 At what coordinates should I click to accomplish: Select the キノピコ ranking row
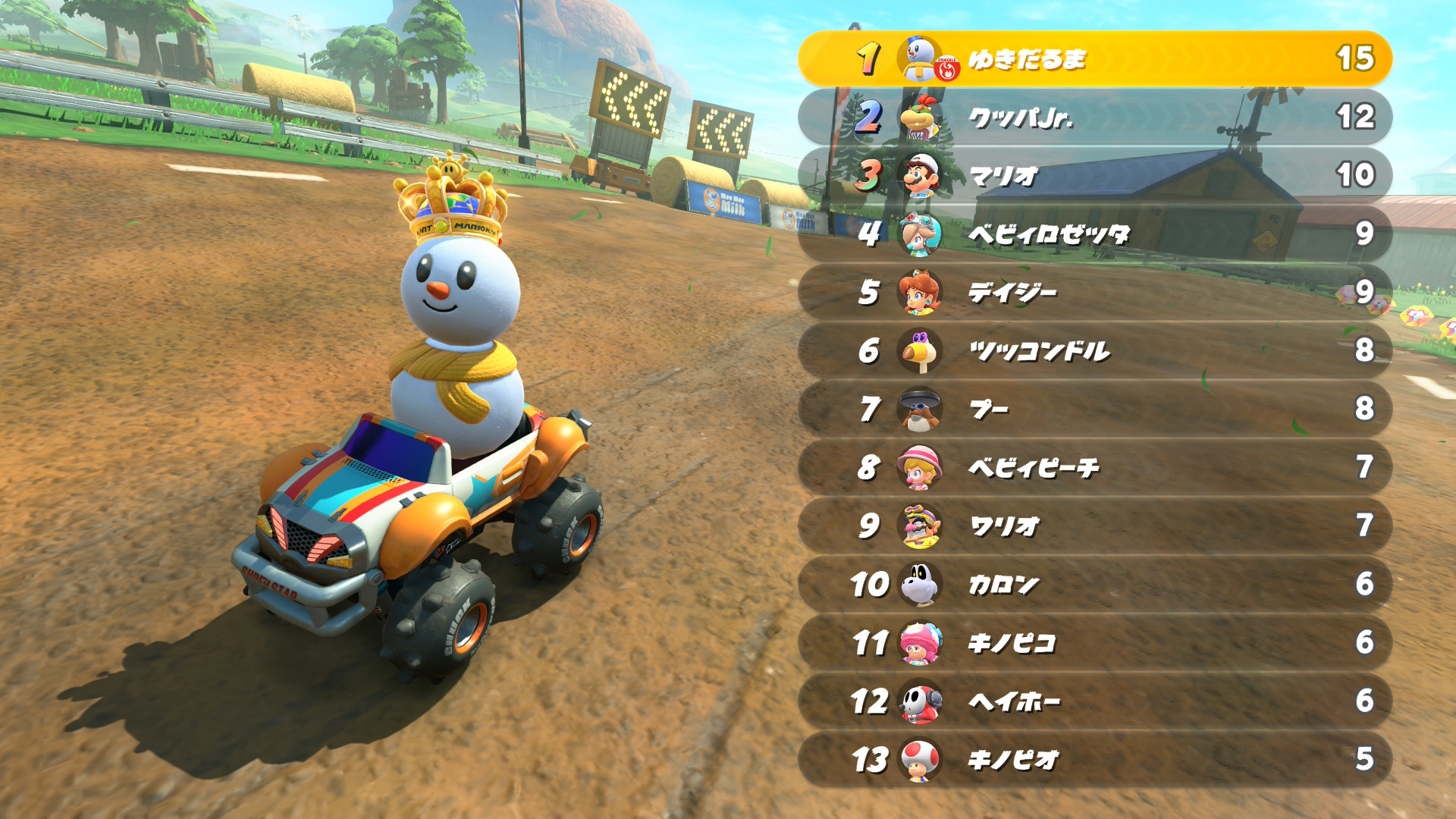click(1094, 642)
